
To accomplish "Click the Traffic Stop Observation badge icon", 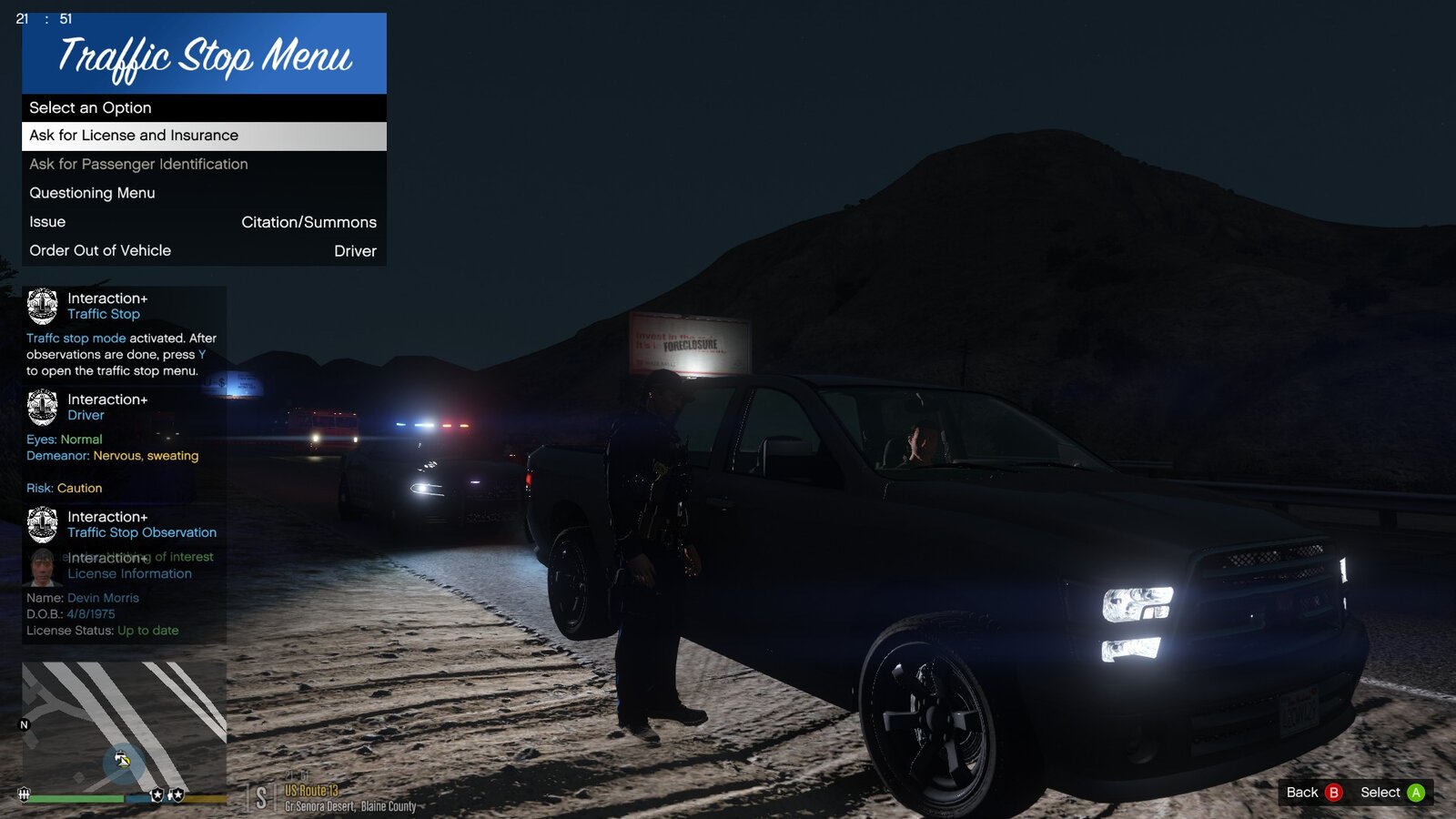I will point(43,525).
